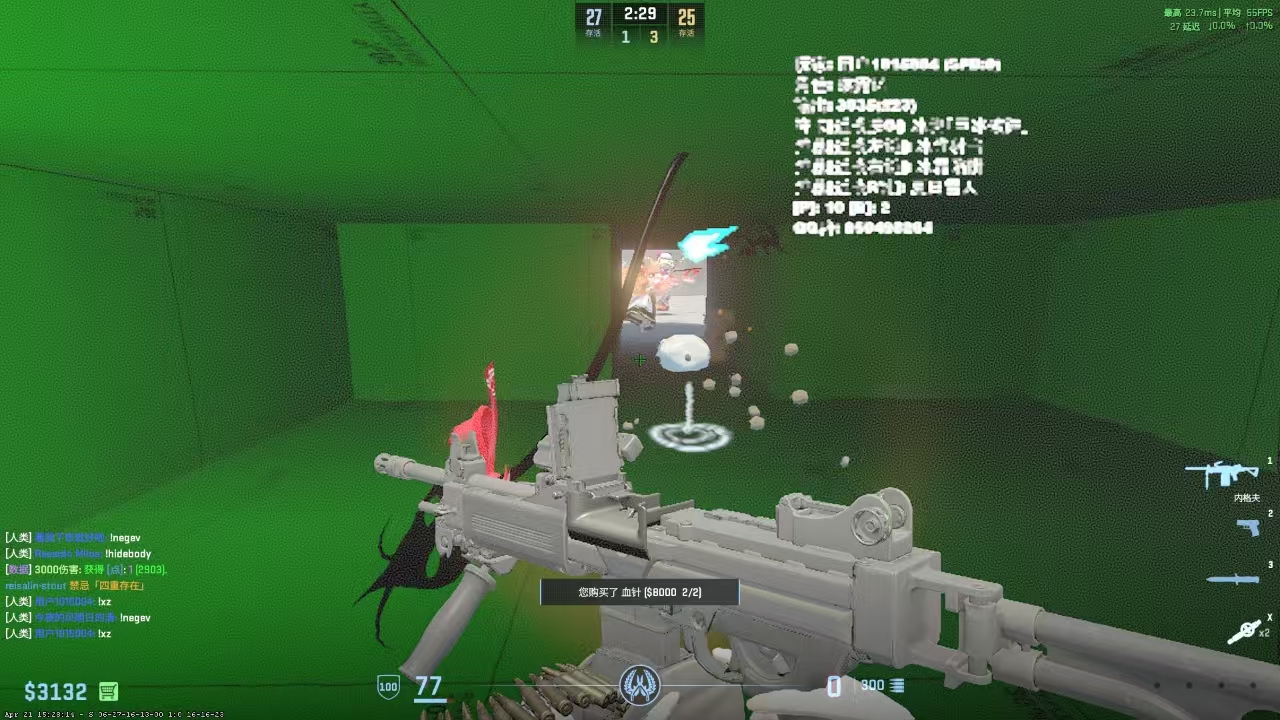
Task: Switch to the pistol weapon slot
Action: pyautogui.click(x=1247, y=527)
